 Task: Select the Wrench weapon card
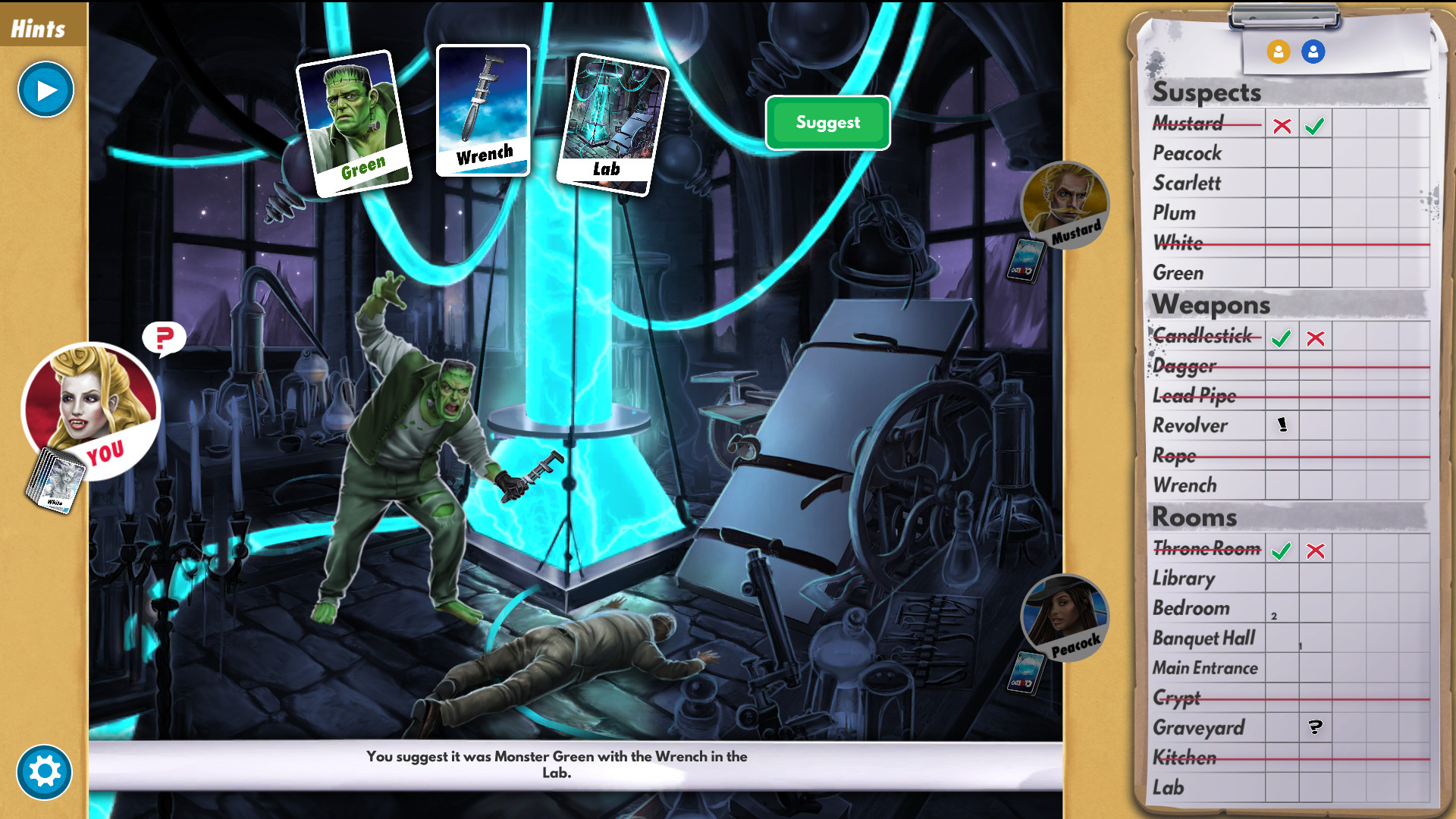[x=483, y=111]
